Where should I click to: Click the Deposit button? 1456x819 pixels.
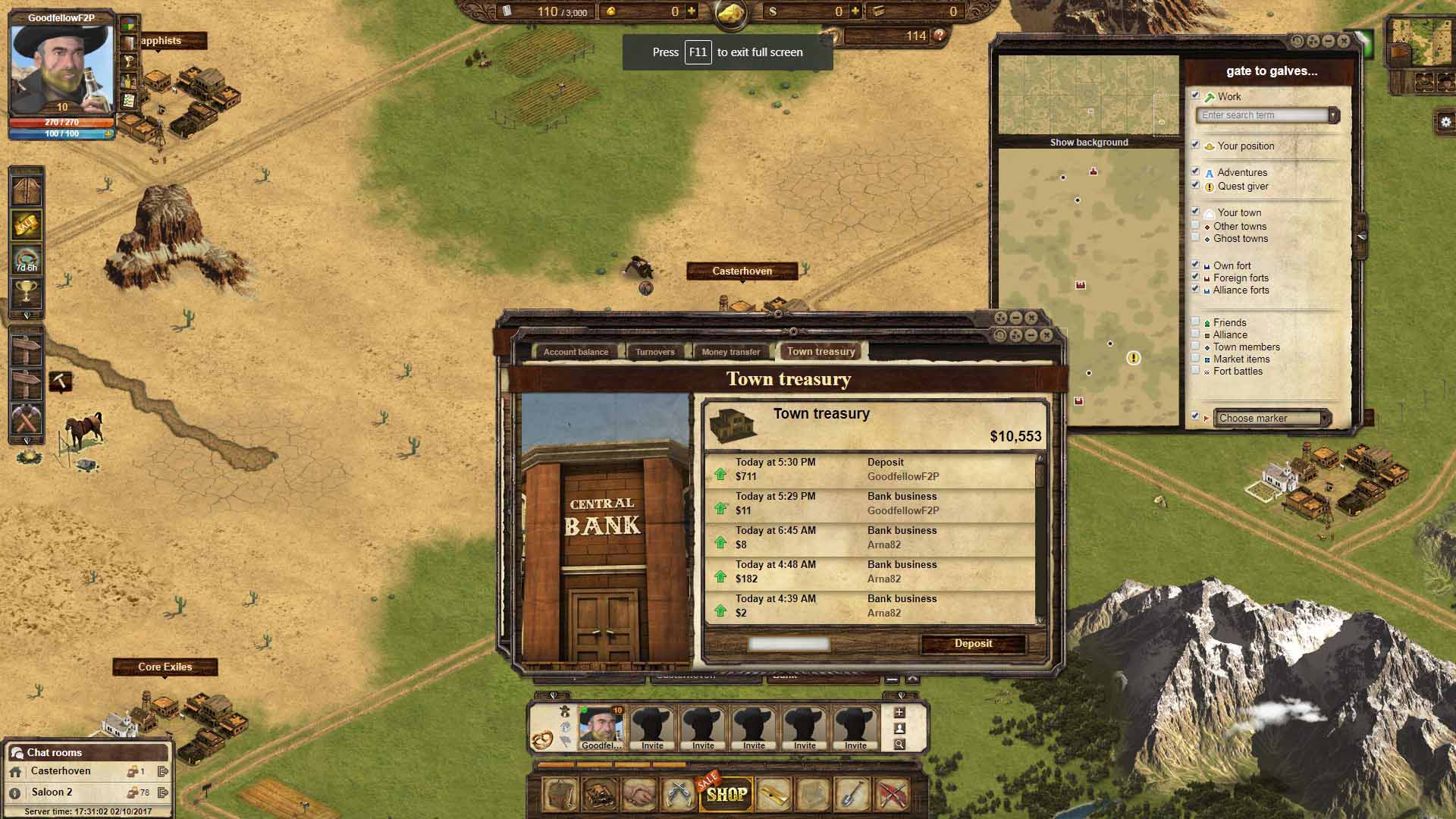[973, 644]
